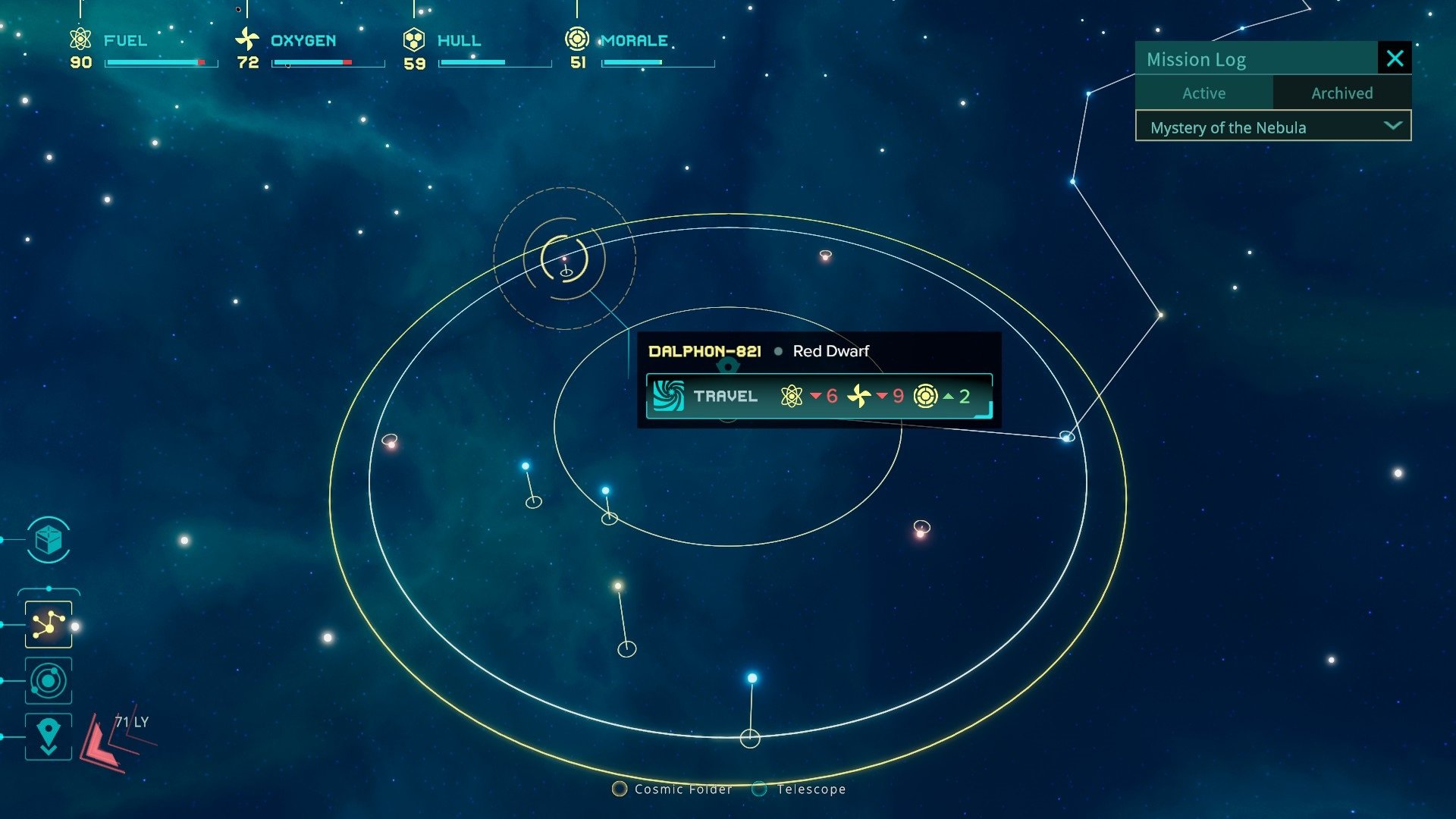This screenshot has width=1456, height=819.
Task: Toggle the Cosmic Folder legend marker
Action: tap(620, 789)
